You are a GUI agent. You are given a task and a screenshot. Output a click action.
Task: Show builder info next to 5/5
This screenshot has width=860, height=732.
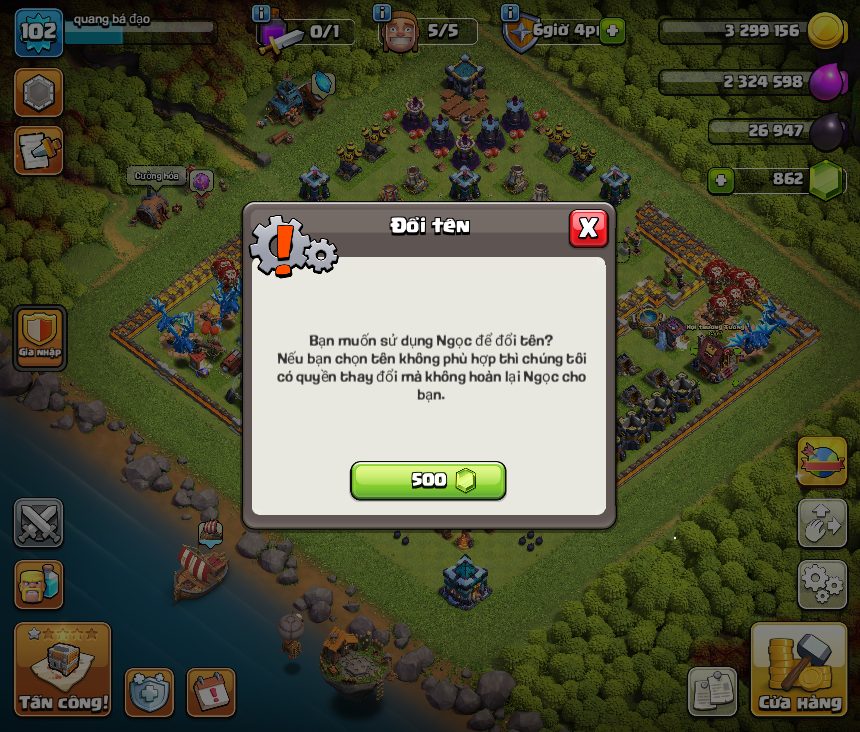(381, 13)
